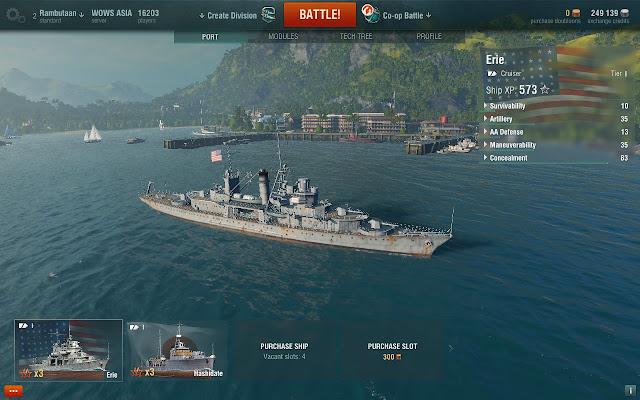The height and width of the screenshot is (400, 640).
Task: Expand the Artillery stats row
Action: coord(555,118)
